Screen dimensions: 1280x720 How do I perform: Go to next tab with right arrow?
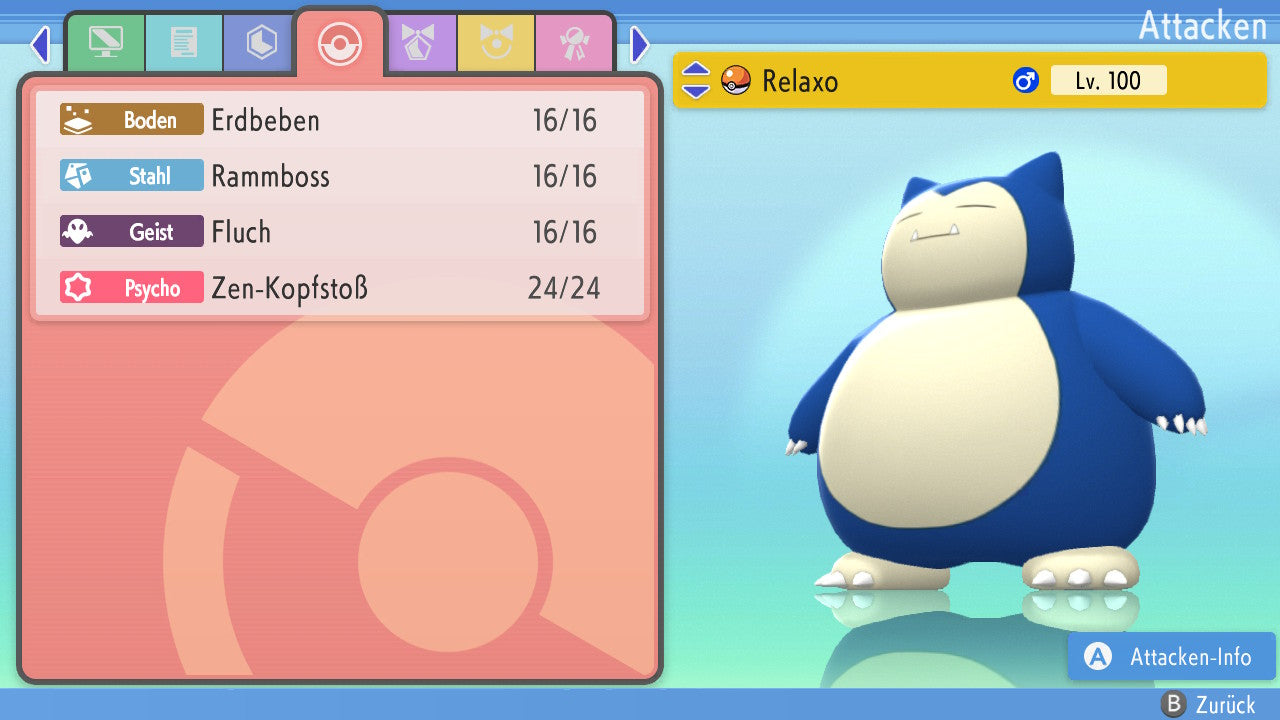pos(640,44)
